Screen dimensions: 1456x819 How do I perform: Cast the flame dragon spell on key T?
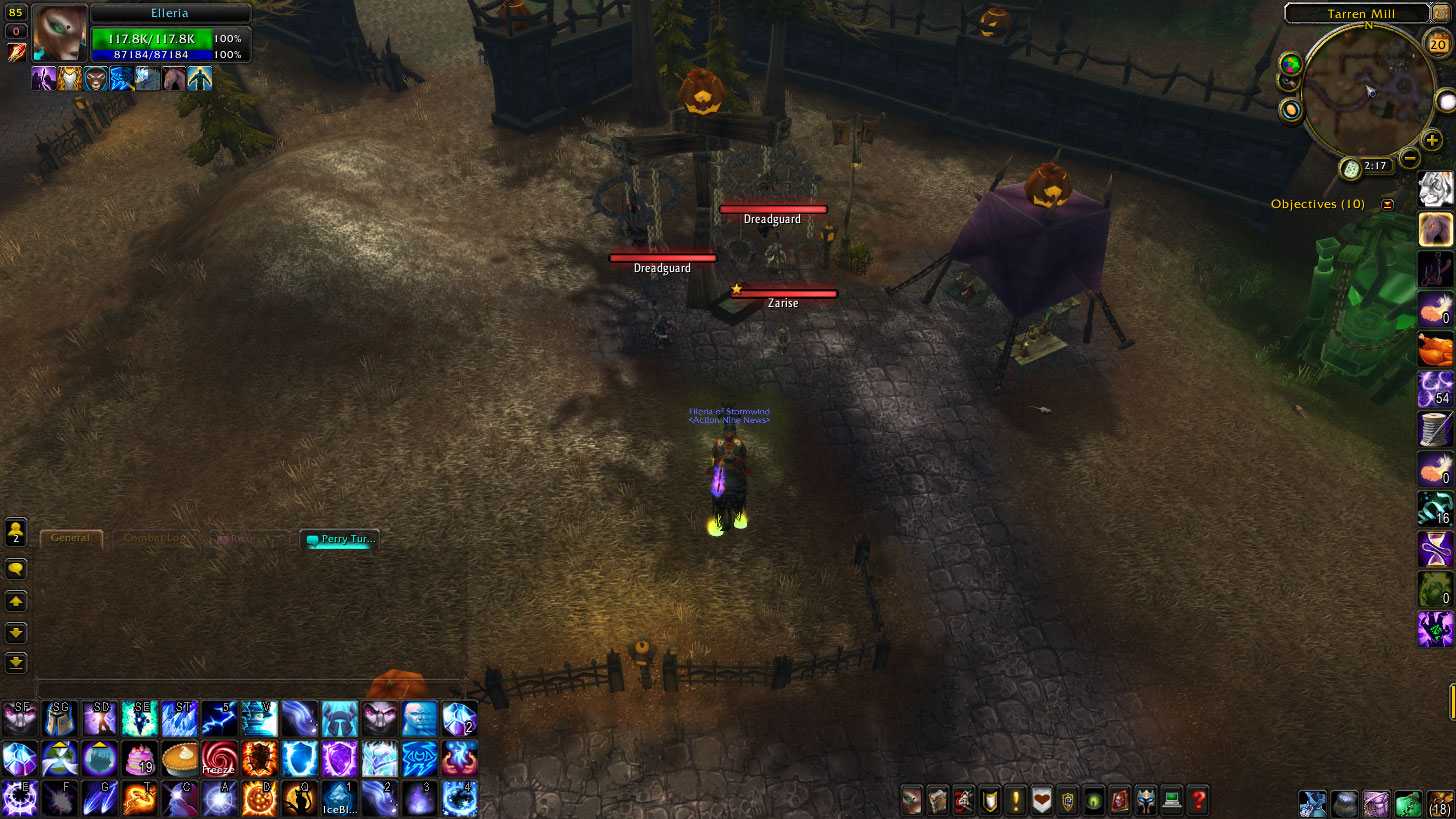(139, 798)
